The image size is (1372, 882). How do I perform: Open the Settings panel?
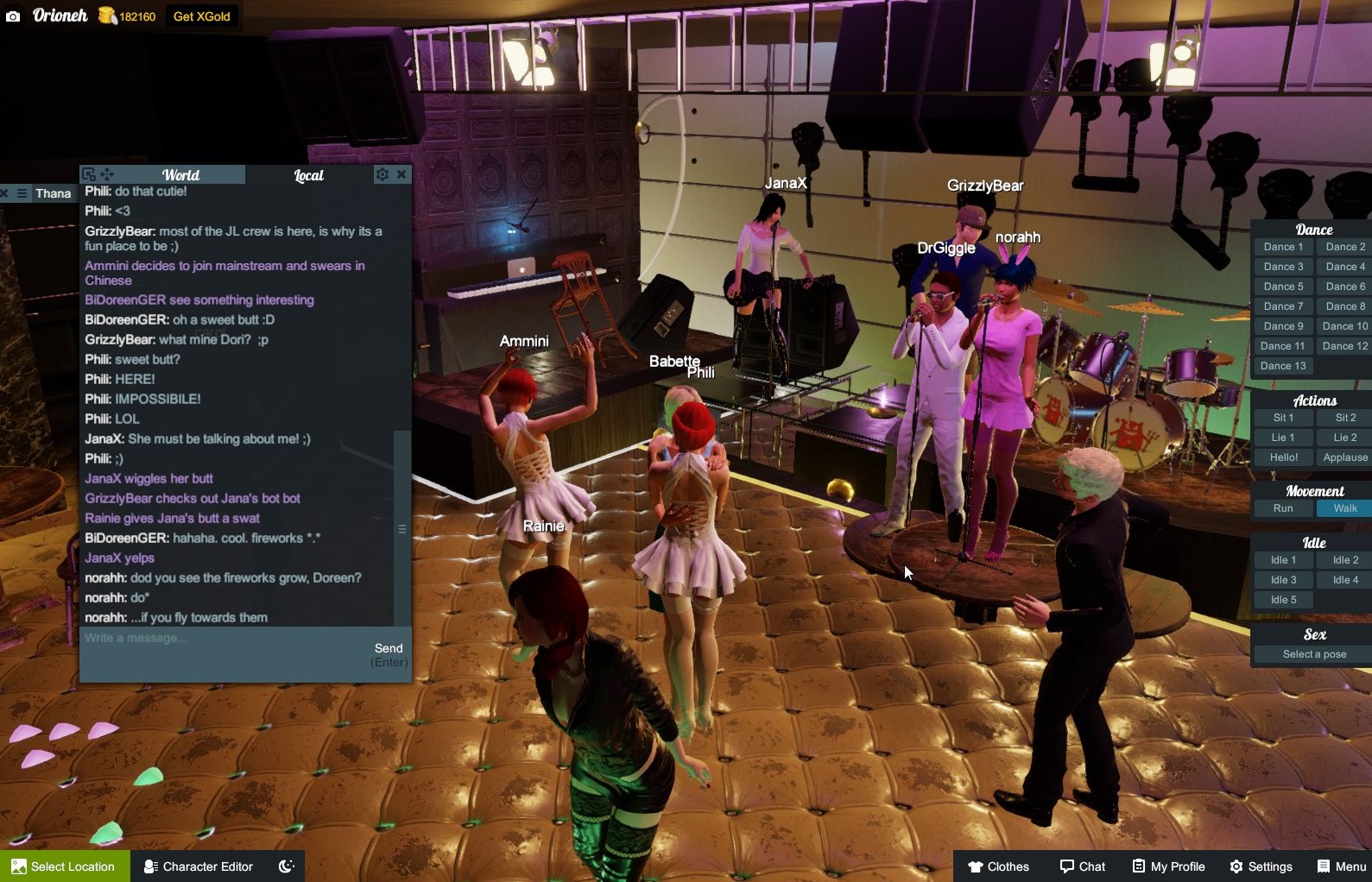[x=1261, y=866]
